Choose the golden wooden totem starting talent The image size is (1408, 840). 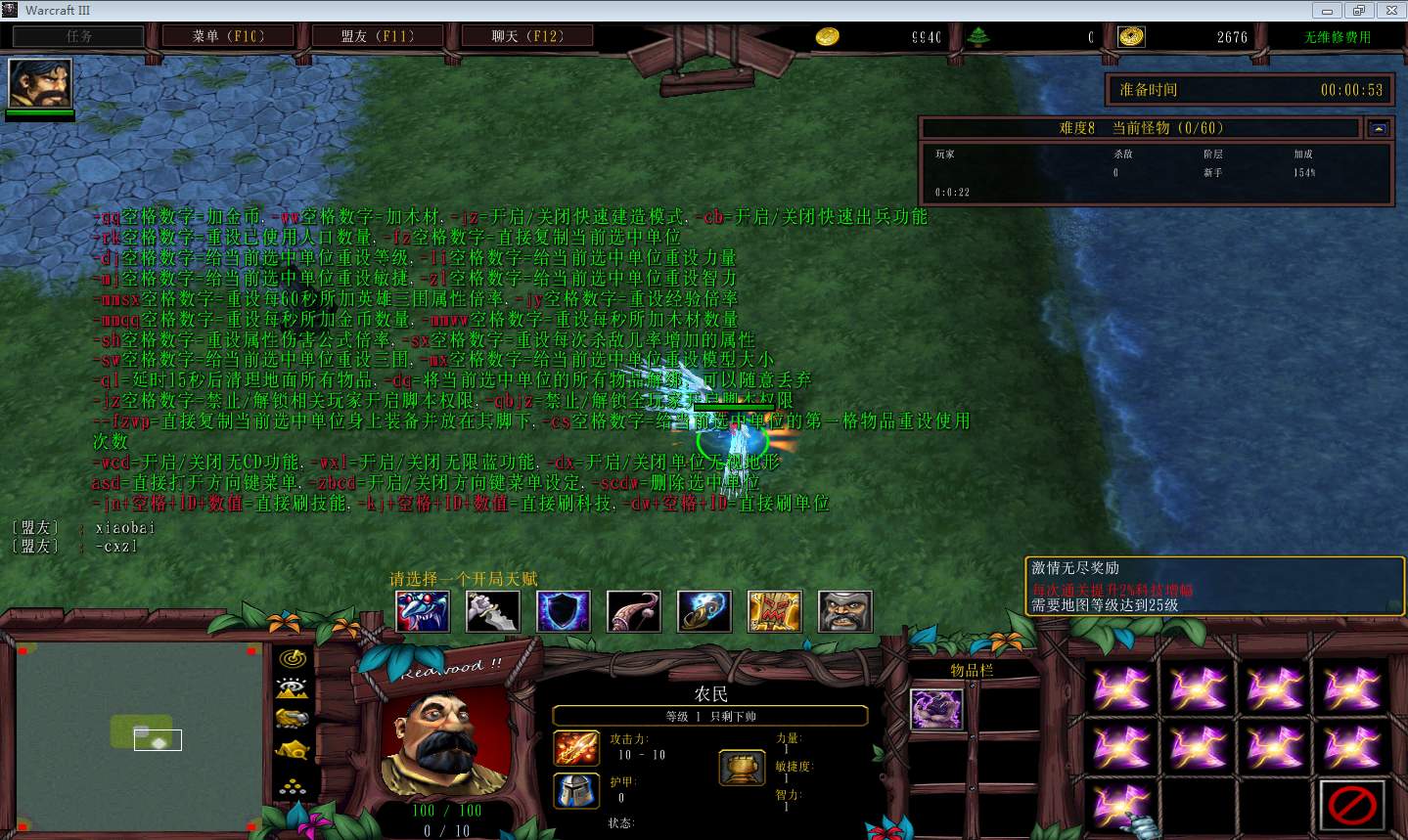(774, 611)
